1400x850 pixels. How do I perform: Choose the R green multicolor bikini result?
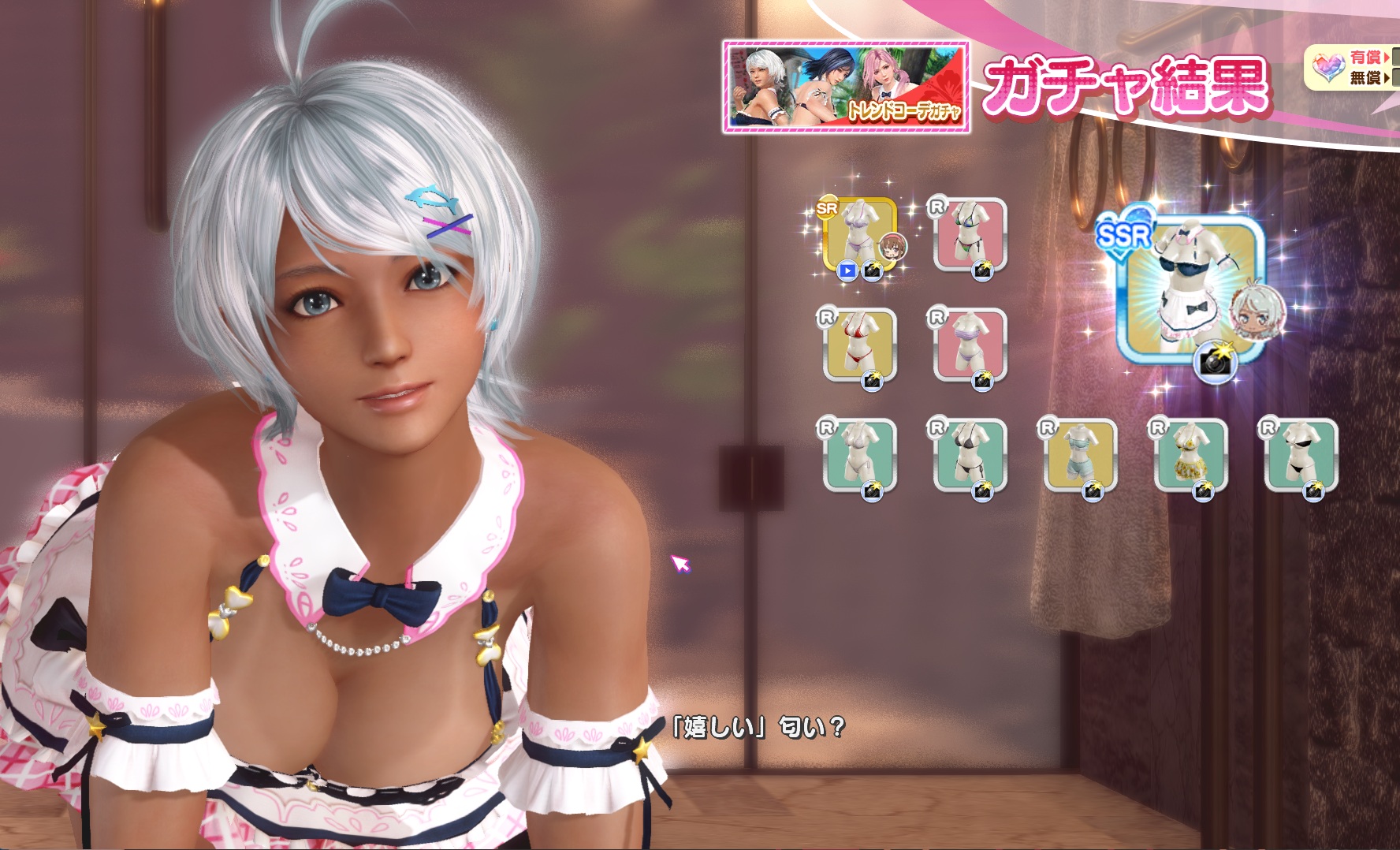[x=970, y=233]
